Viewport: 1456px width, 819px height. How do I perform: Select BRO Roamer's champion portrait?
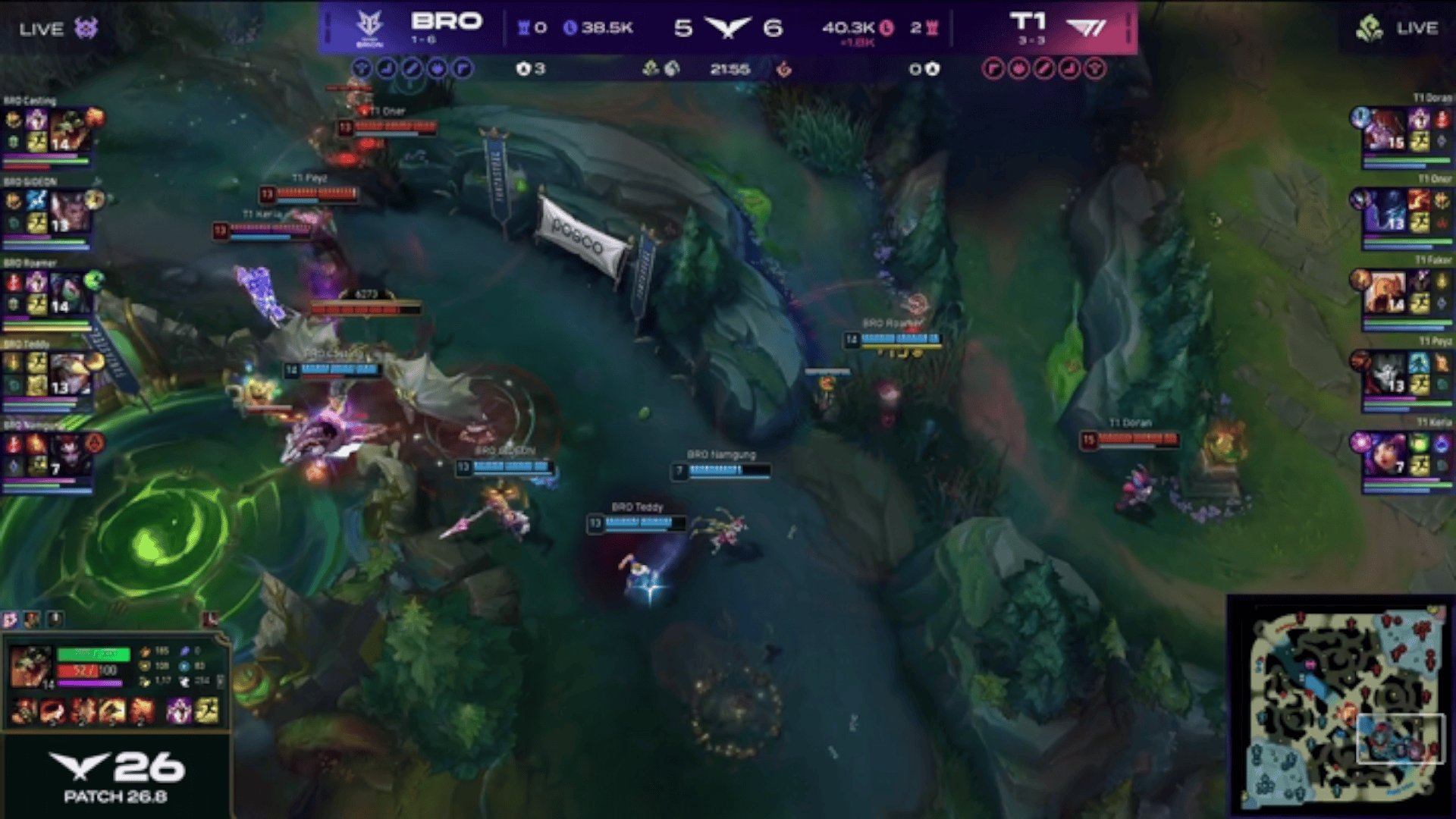coord(71,293)
